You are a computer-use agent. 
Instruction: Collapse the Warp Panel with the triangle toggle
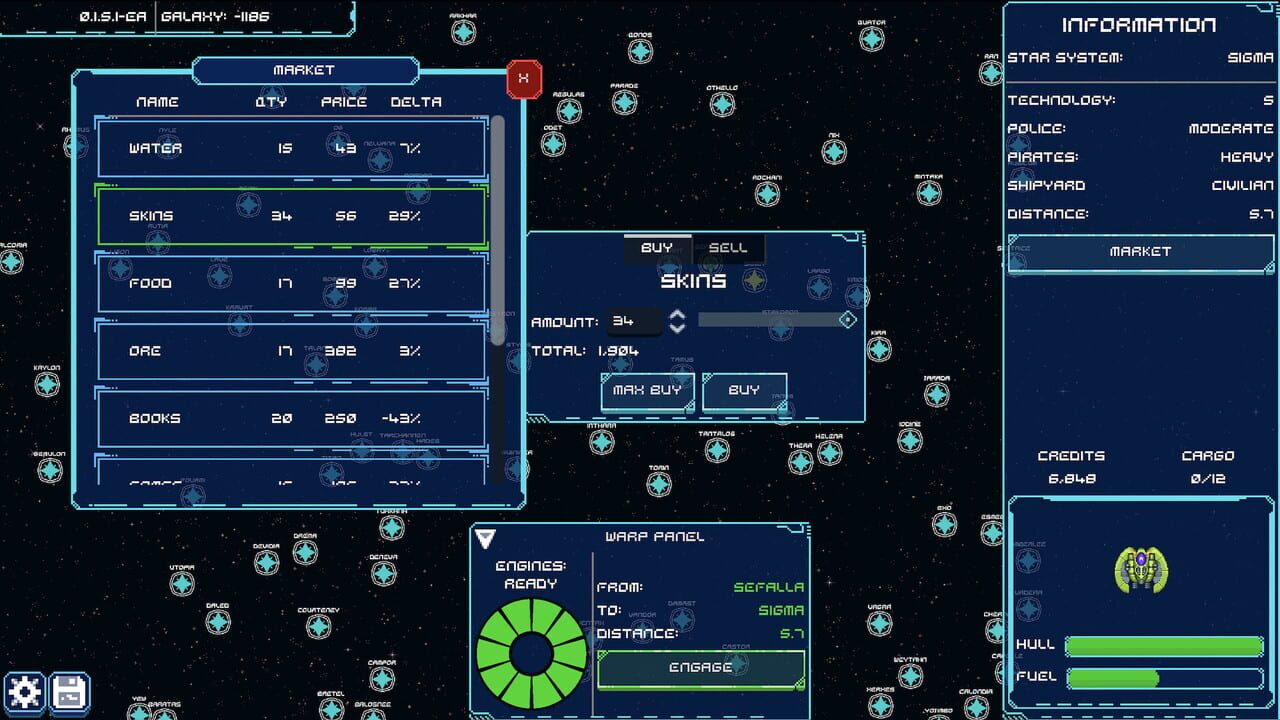[485, 536]
